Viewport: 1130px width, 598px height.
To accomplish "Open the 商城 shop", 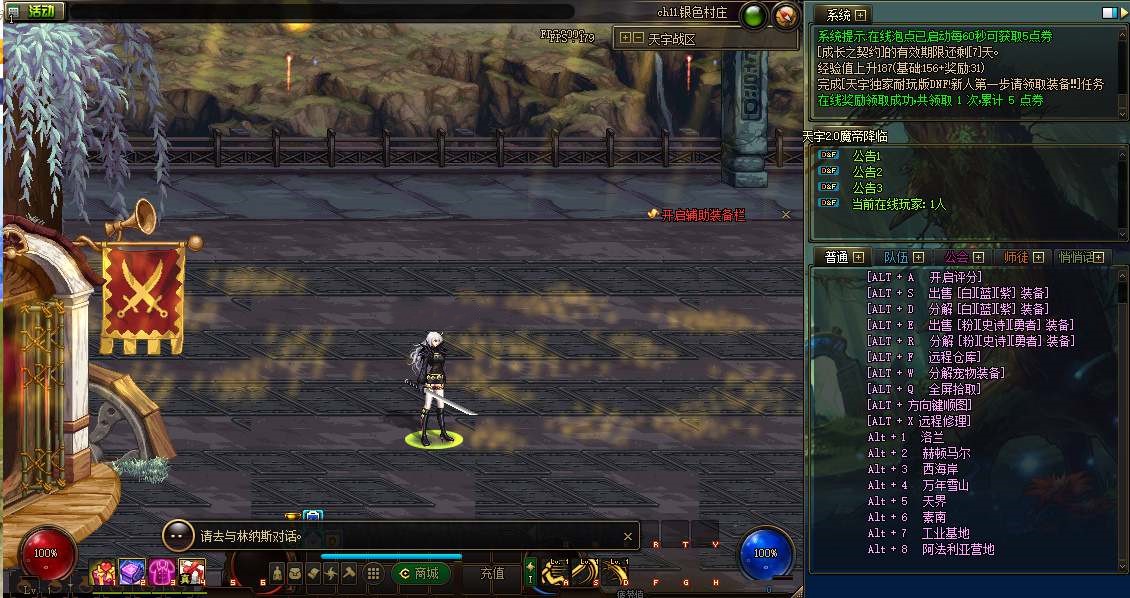I will 420,573.
